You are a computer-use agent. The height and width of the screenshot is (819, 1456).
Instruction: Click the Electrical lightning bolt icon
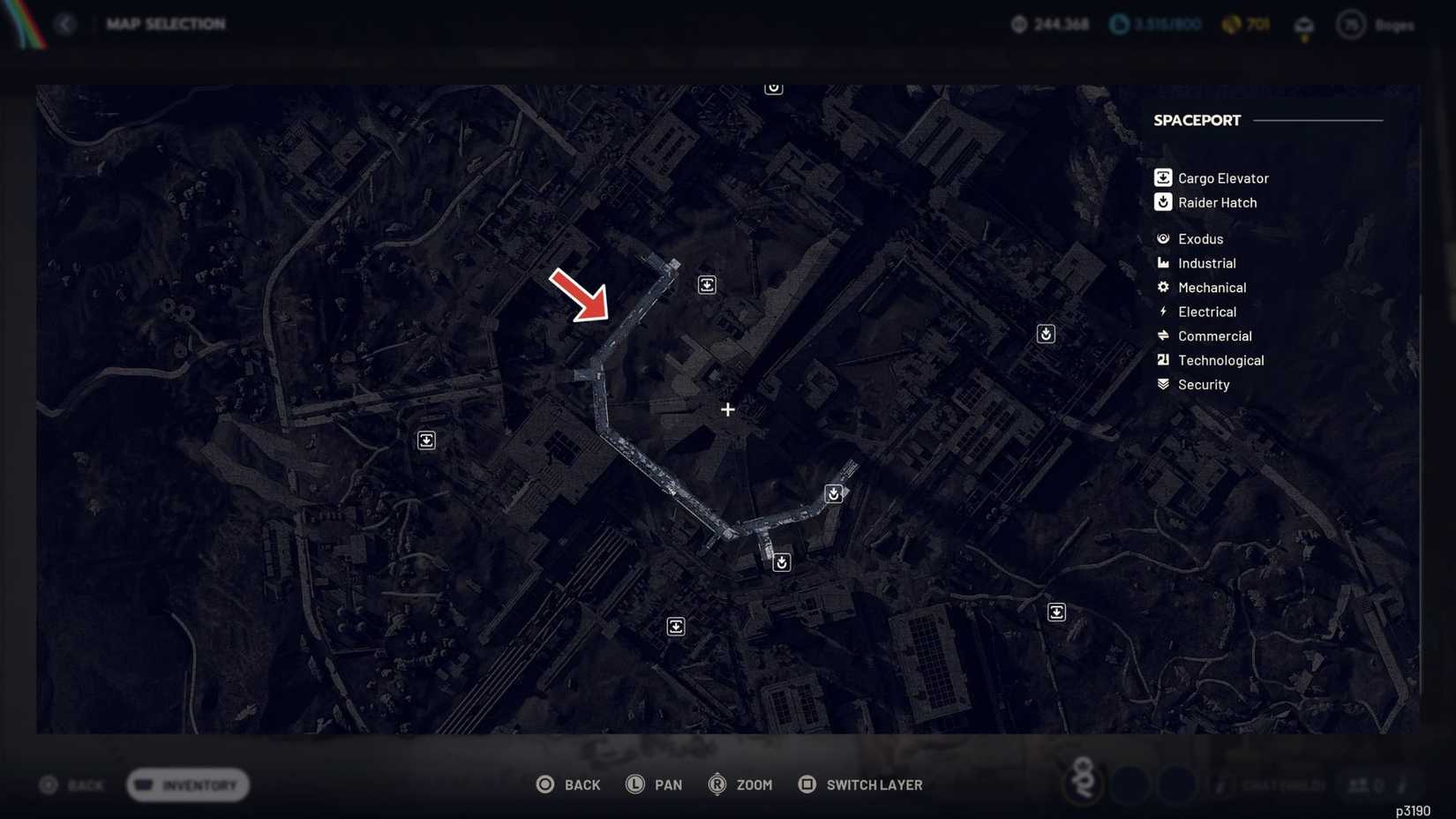pyautogui.click(x=1162, y=312)
